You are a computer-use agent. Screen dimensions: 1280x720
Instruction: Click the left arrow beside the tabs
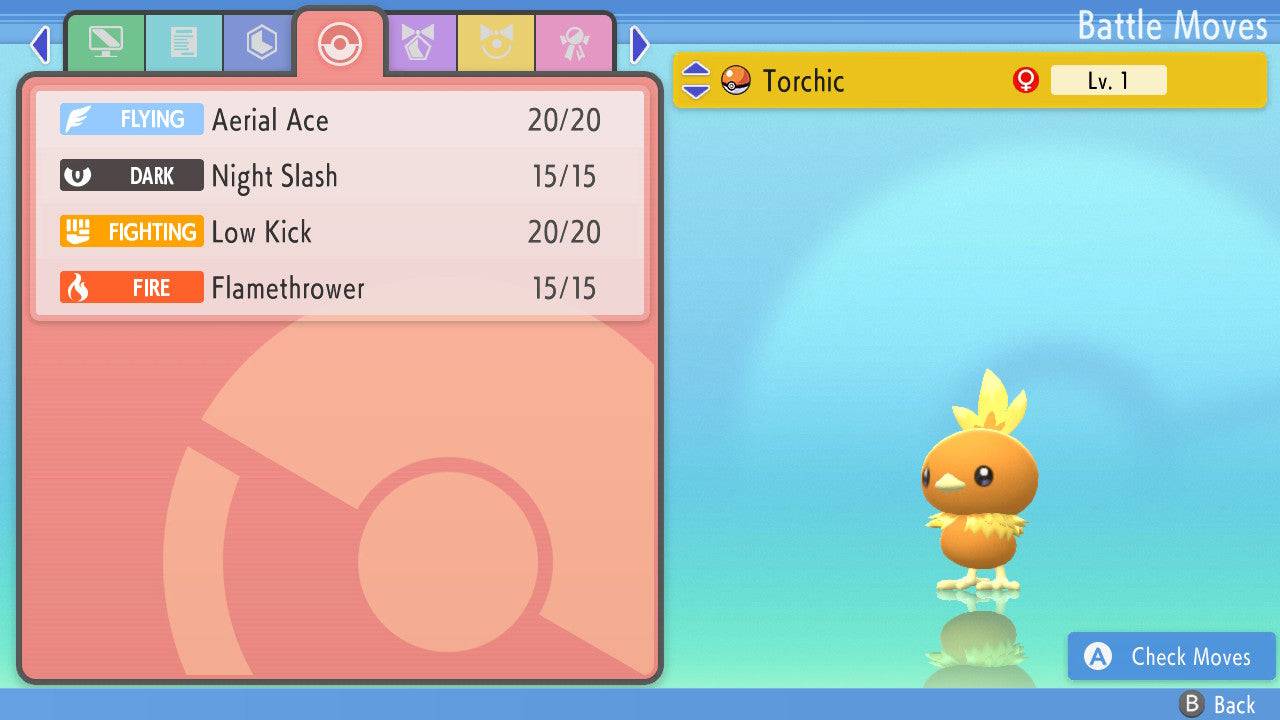pyautogui.click(x=40, y=44)
